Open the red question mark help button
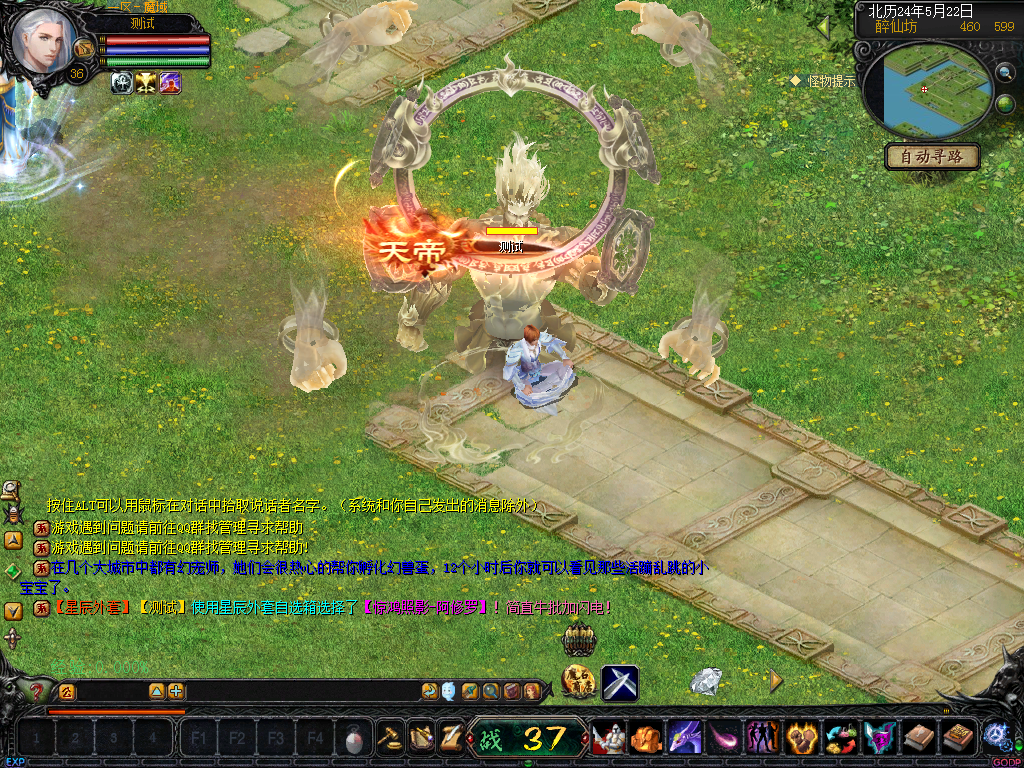 click(37, 691)
